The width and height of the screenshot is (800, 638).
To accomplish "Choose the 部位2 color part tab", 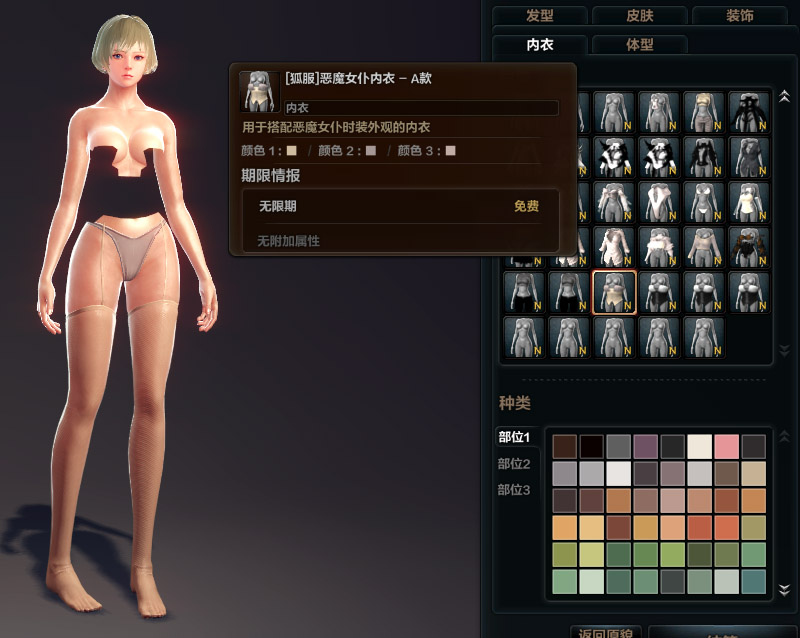I will (x=514, y=463).
